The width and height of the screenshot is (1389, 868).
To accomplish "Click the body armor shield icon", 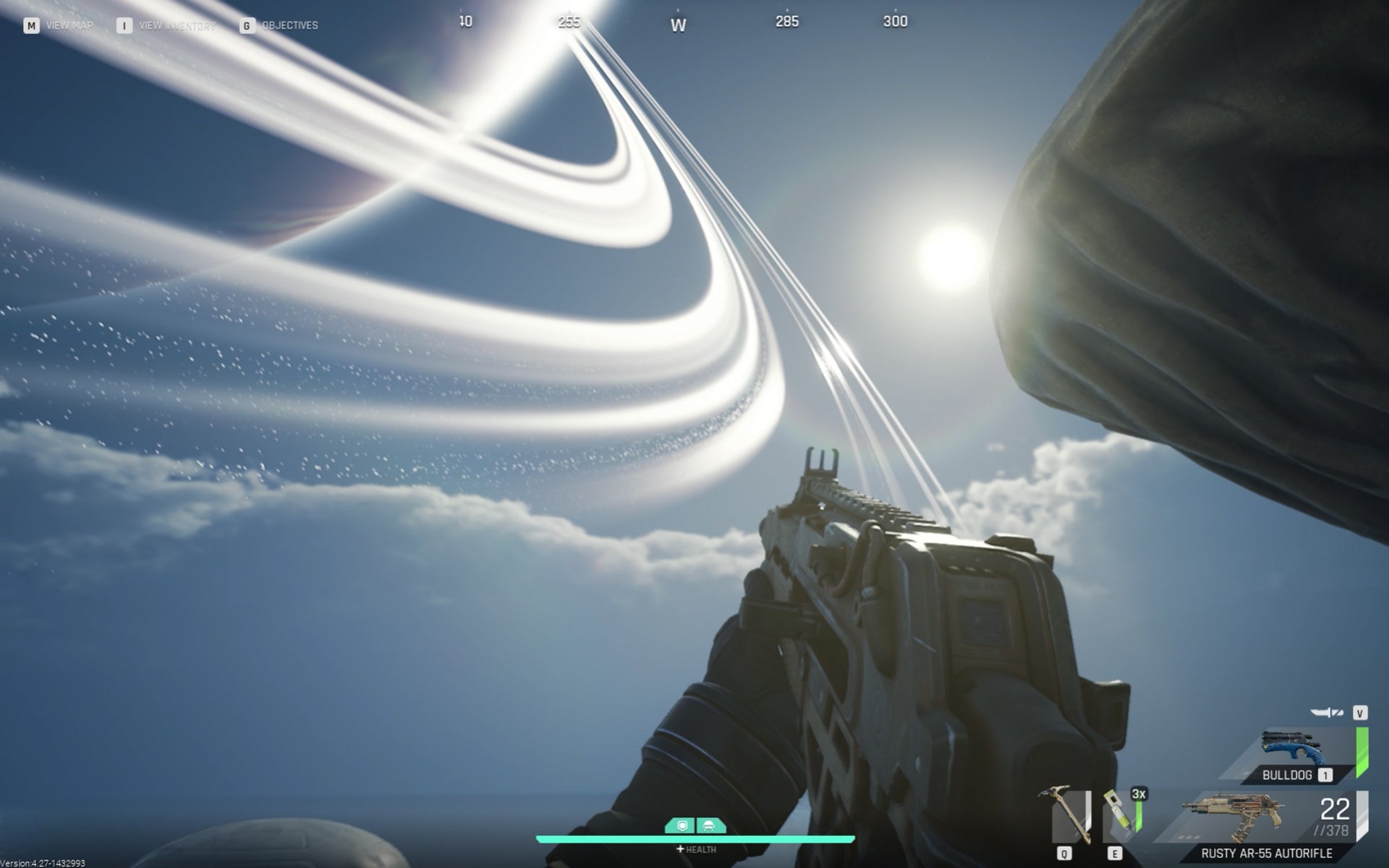I will click(681, 825).
